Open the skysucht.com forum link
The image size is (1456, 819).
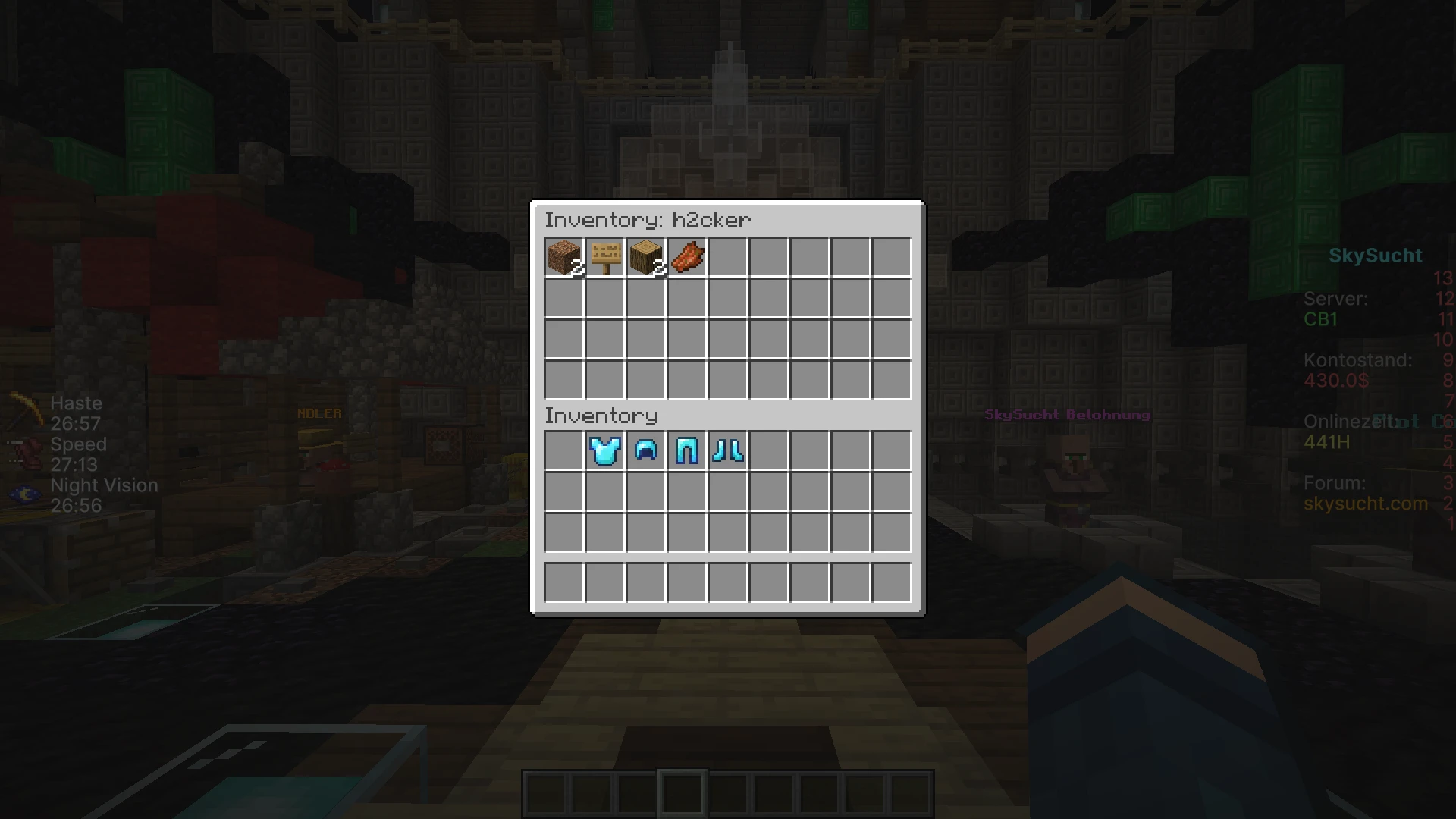pyautogui.click(x=1365, y=503)
